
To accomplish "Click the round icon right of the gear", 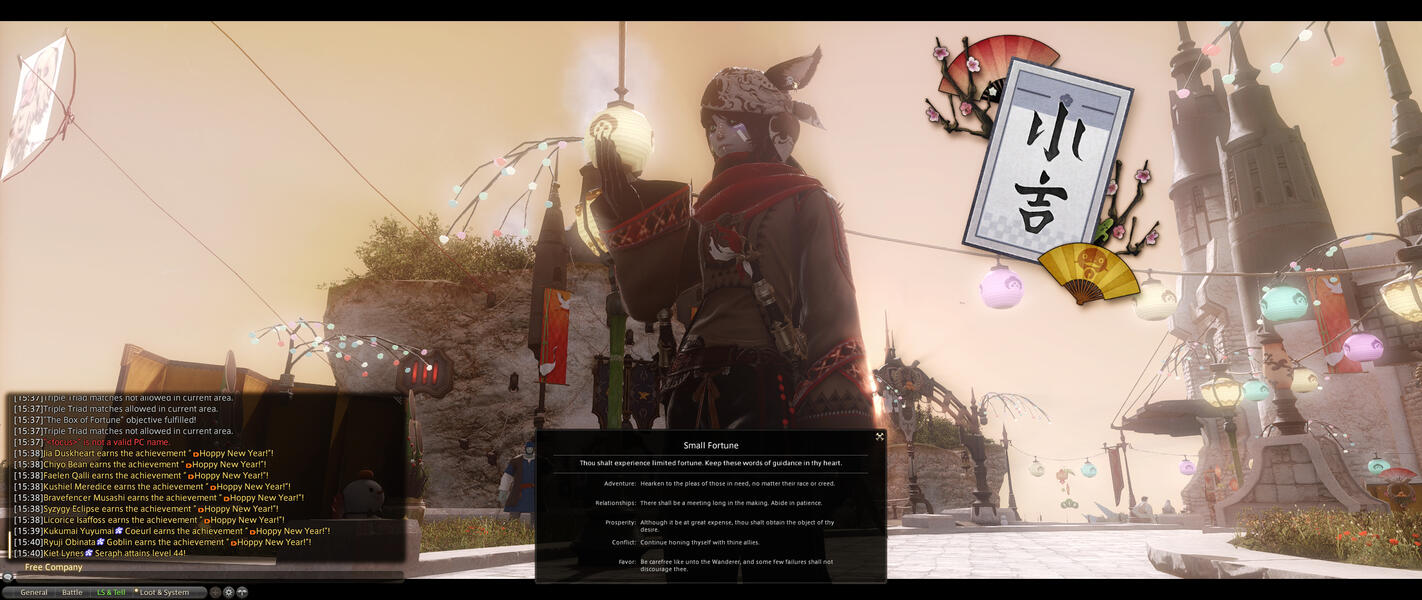I will point(242,592).
